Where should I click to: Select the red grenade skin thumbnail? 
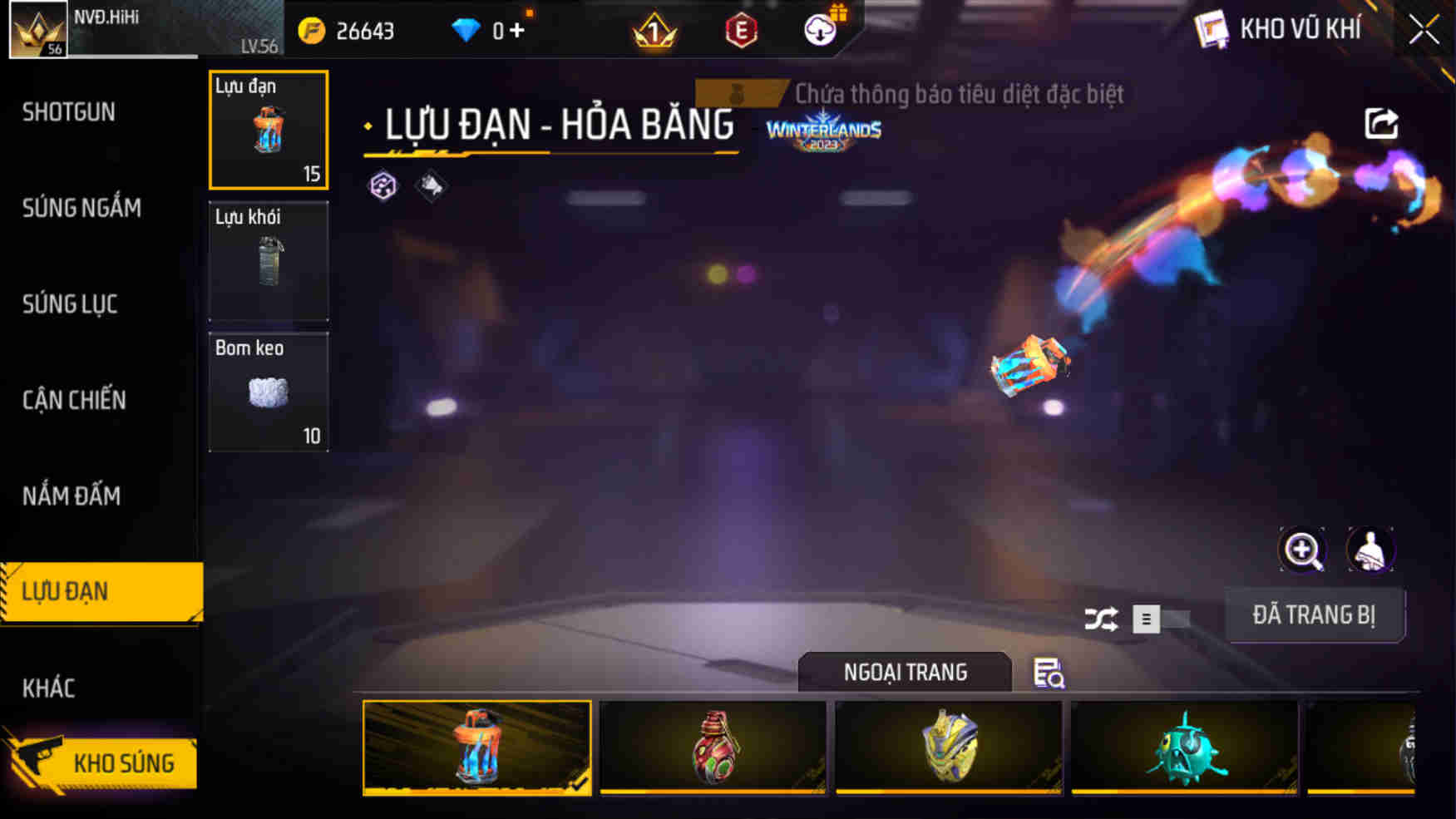[x=712, y=747]
